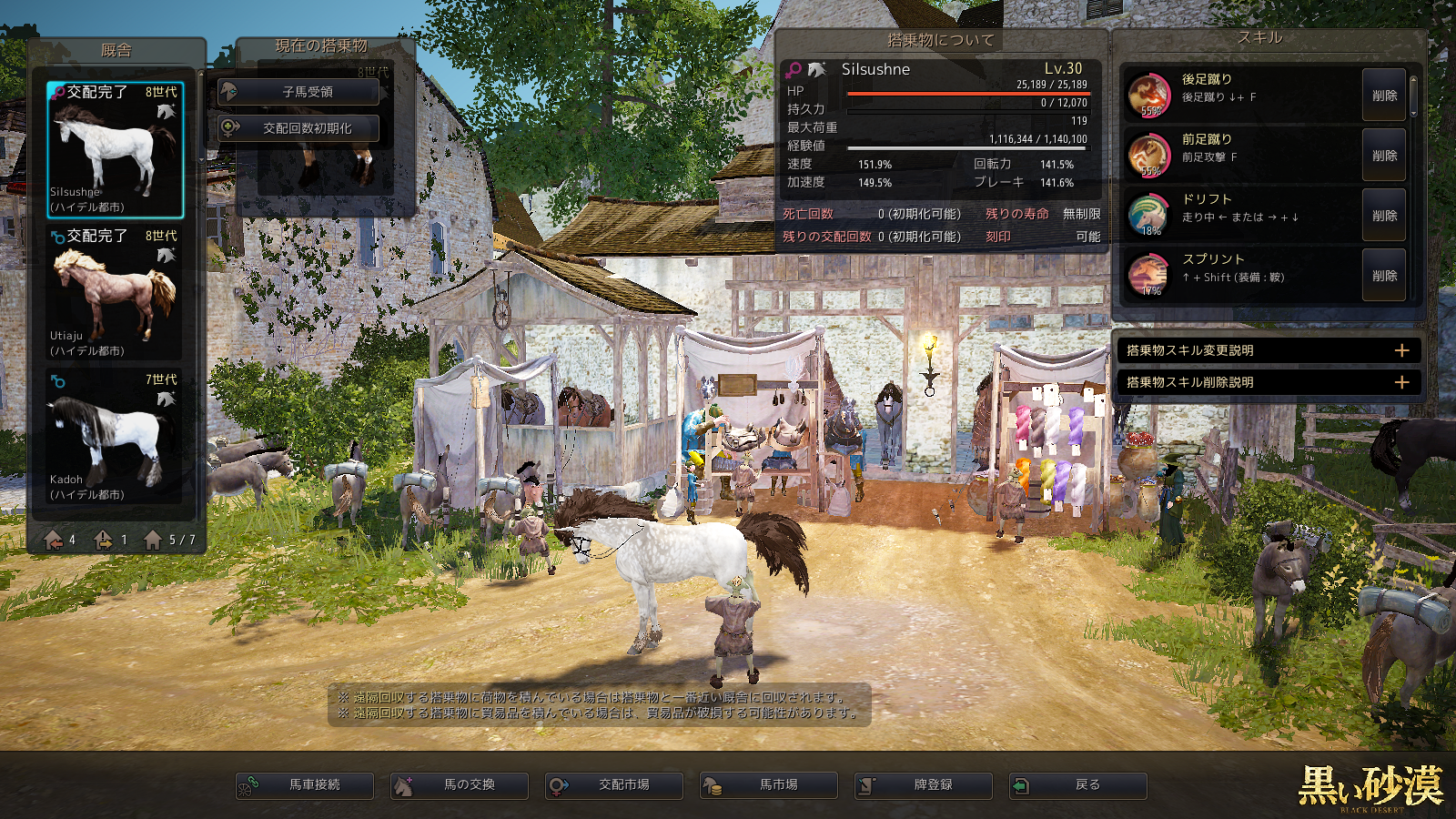Click the スプリント skill icon
This screenshot has height=819, width=1456.
pyautogui.click(x=1148, y=275)
